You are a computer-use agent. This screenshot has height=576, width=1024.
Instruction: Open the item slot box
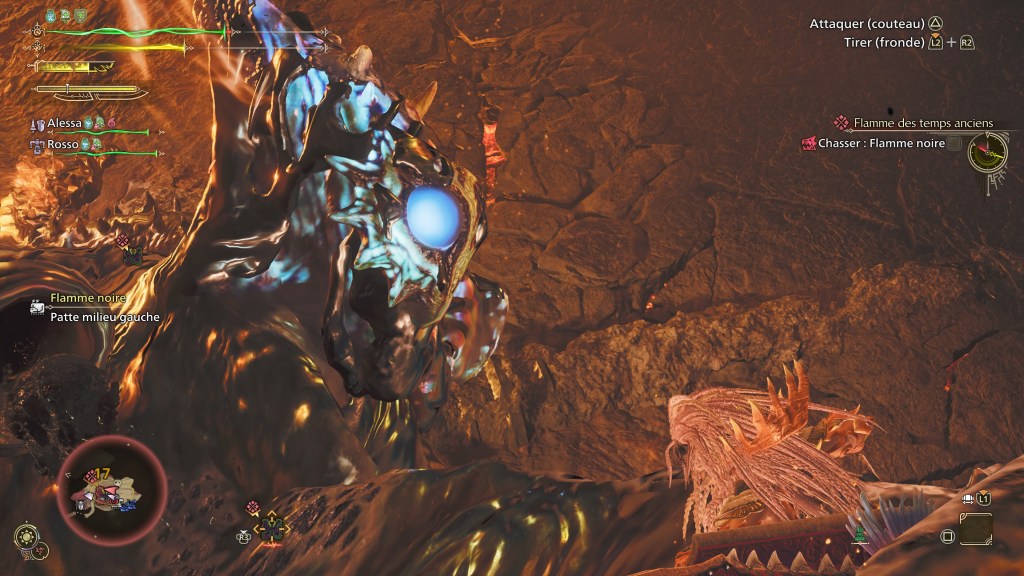[976, 528]
